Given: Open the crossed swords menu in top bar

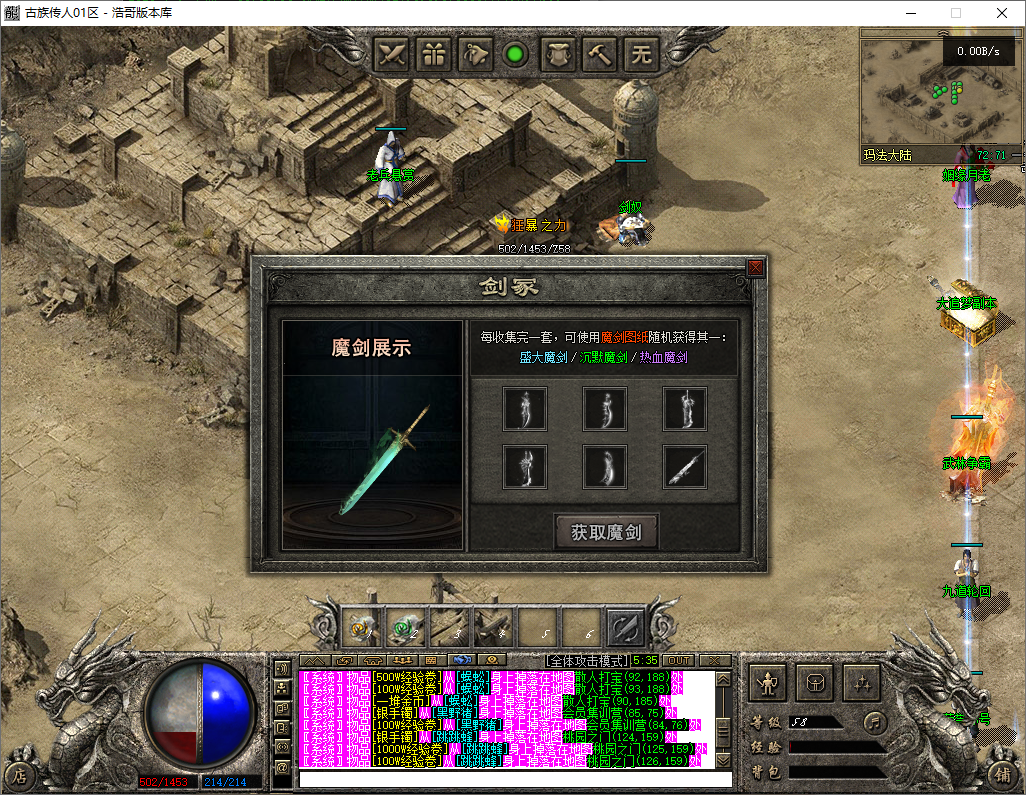Looking at the screenshot, I should click(x=394, y=54).
